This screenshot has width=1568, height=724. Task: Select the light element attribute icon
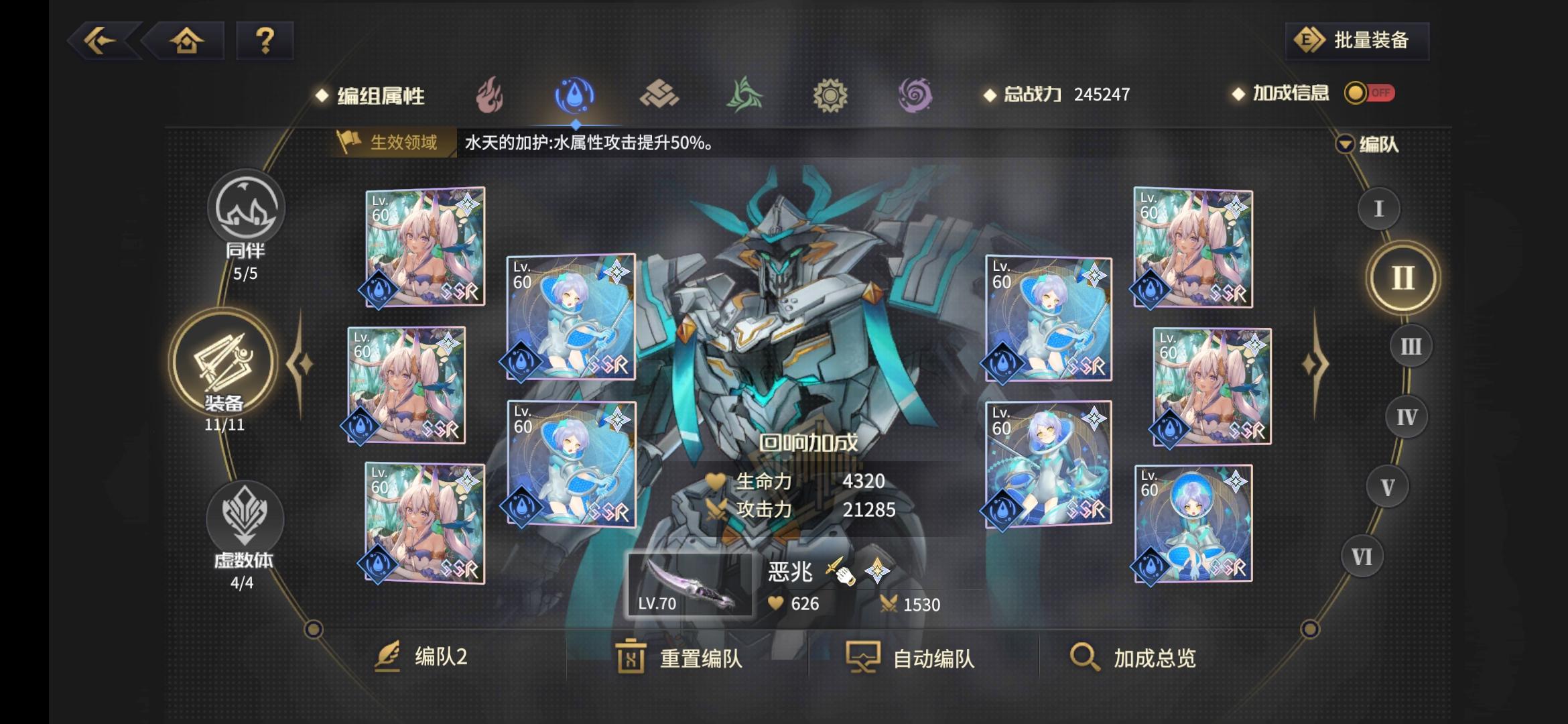(x=831, y=96)
